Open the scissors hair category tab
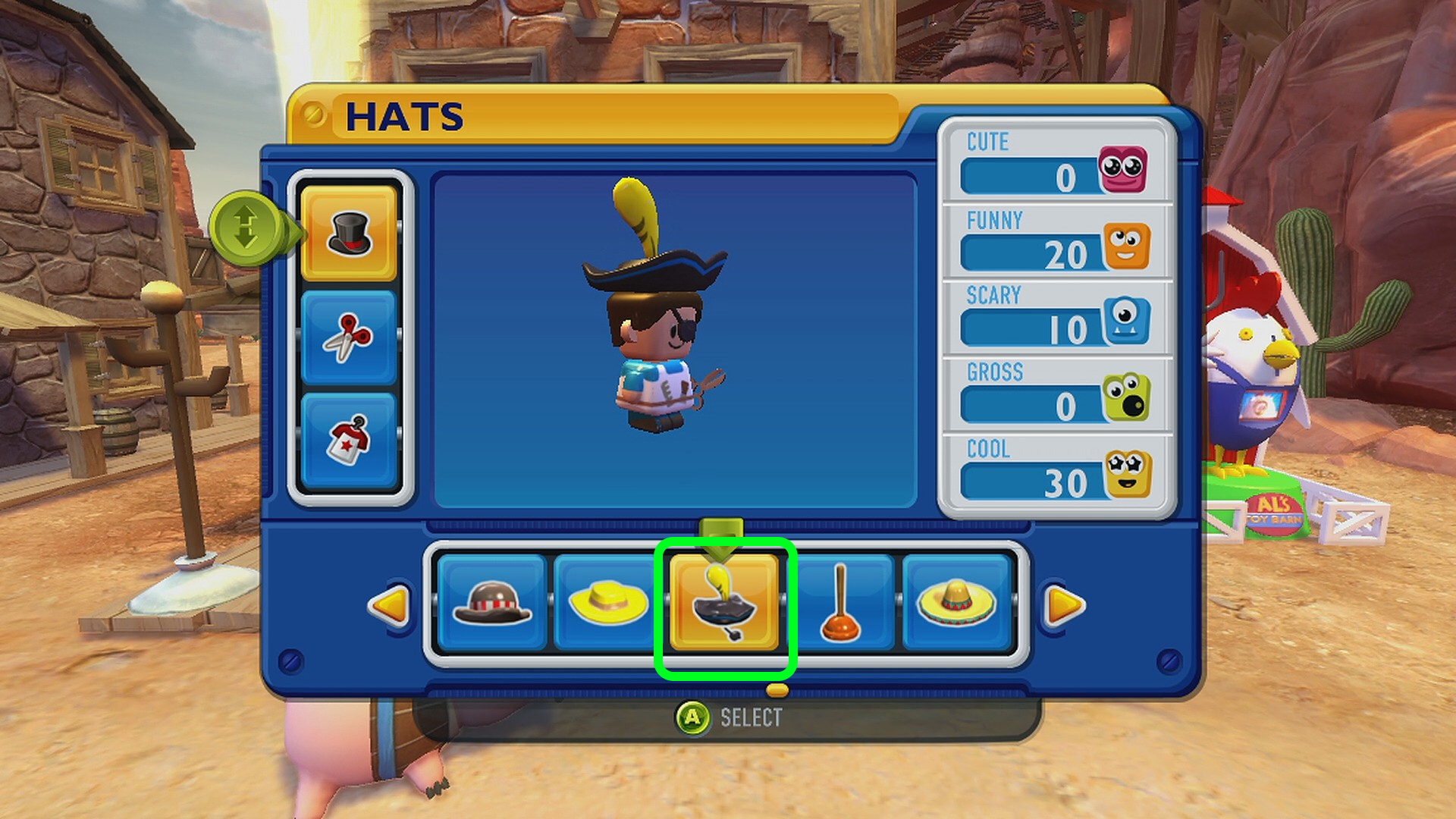This screenshot has height=819, width=1456. pos(349,337)
